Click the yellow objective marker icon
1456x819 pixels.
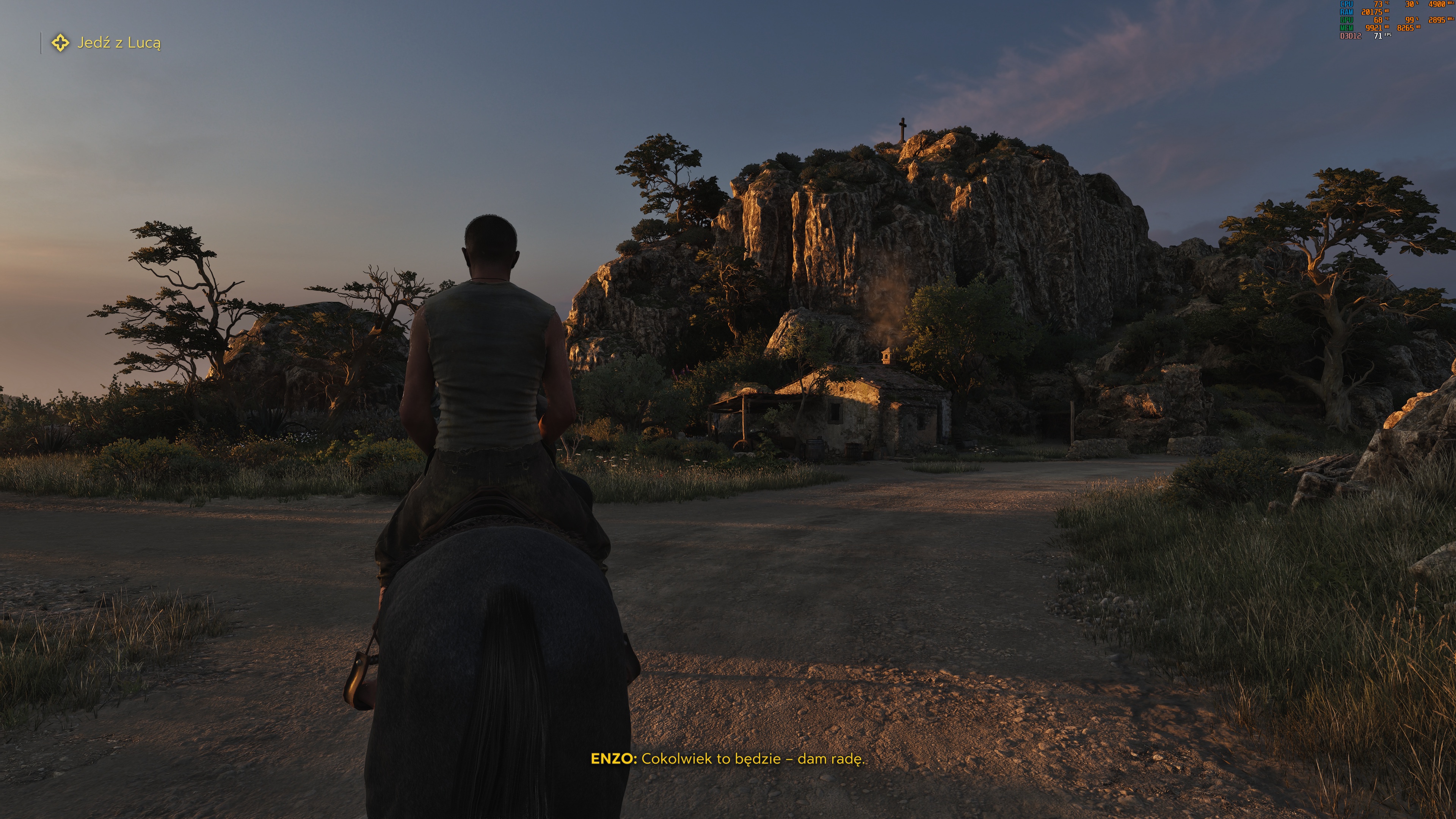(61, 43)
